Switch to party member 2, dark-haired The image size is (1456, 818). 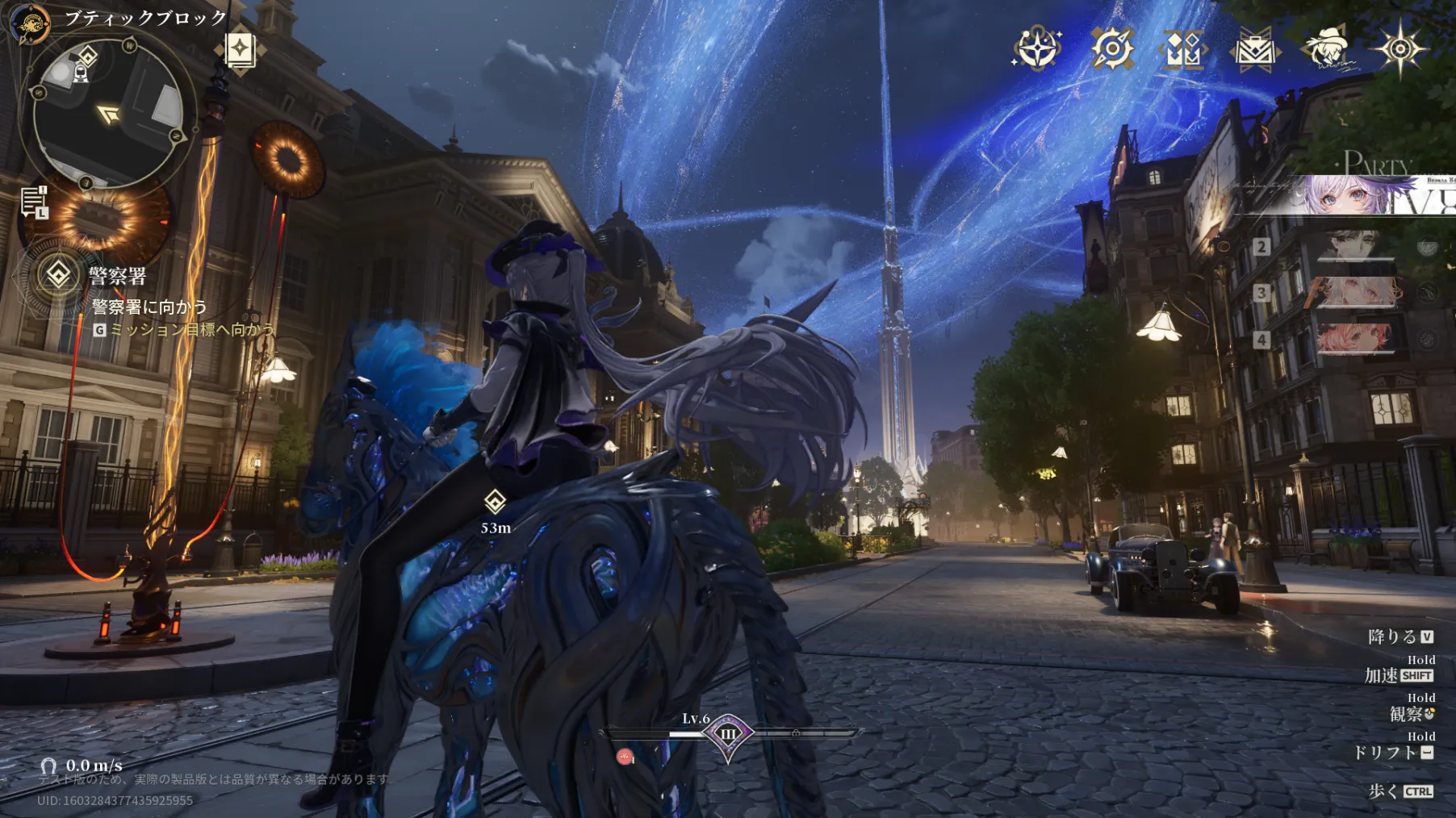click(x=1355, y=245)
